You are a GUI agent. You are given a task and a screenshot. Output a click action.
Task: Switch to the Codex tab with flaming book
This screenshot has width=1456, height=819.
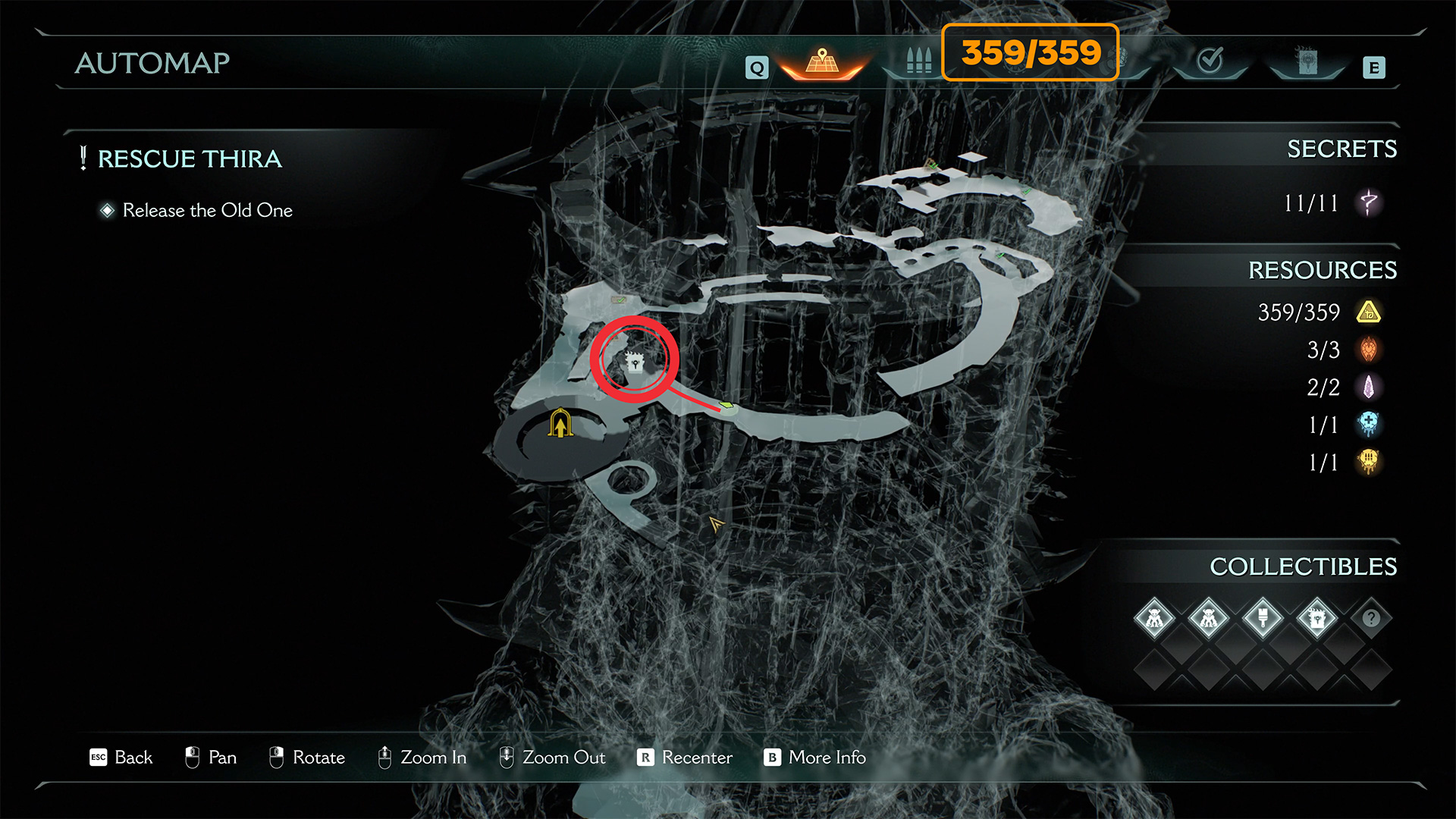[1307, 61]
